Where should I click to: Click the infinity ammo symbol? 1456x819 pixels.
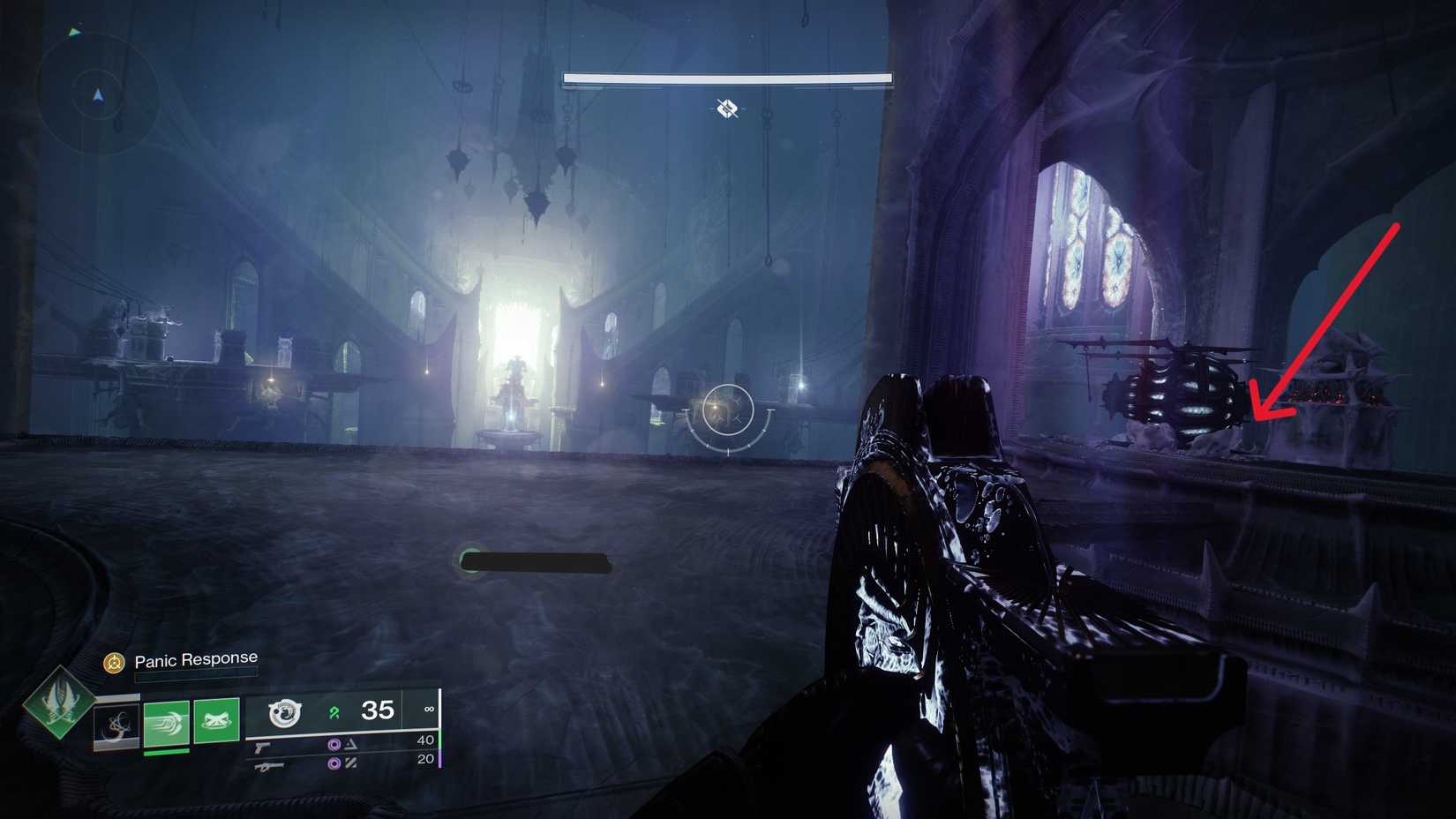[429, 709]
